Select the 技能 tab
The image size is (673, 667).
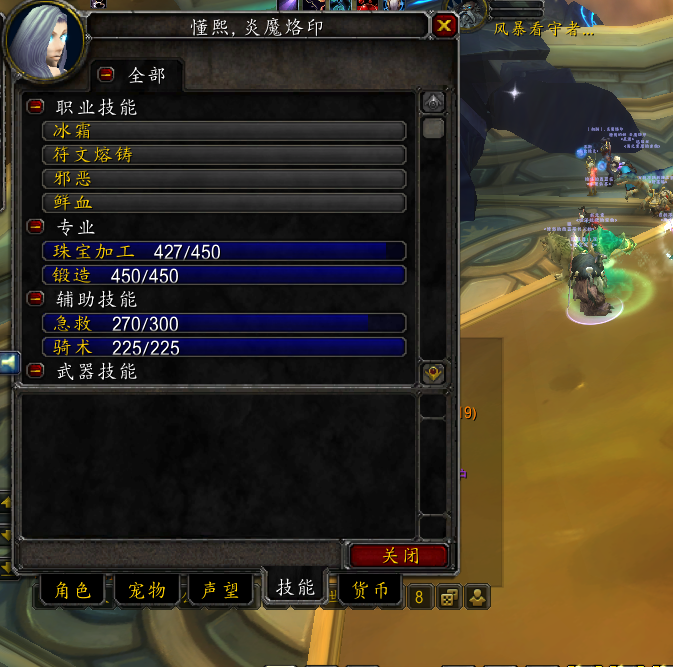(x=295, y=588)
